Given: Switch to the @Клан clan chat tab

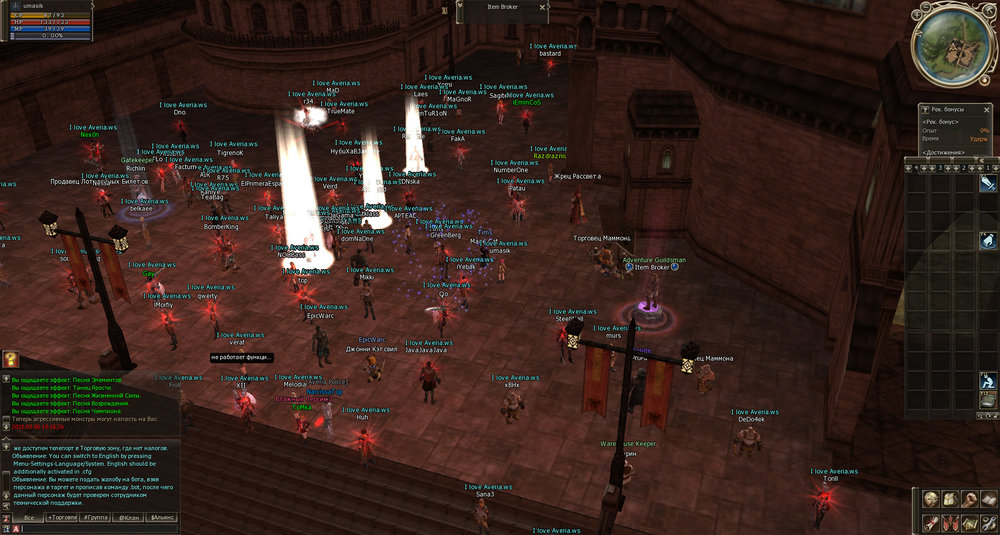Looking at the screenshot, I should coord(128,517).
